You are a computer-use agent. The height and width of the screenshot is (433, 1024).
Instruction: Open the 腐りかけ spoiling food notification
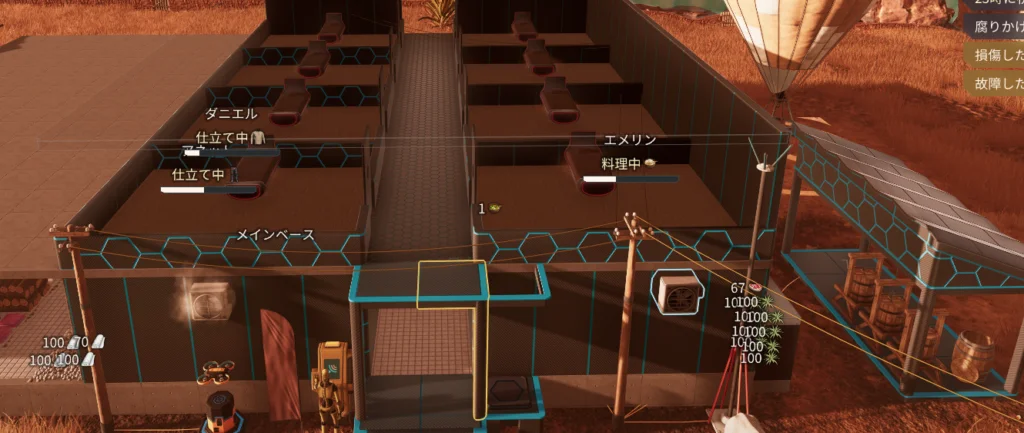[994, 30]
